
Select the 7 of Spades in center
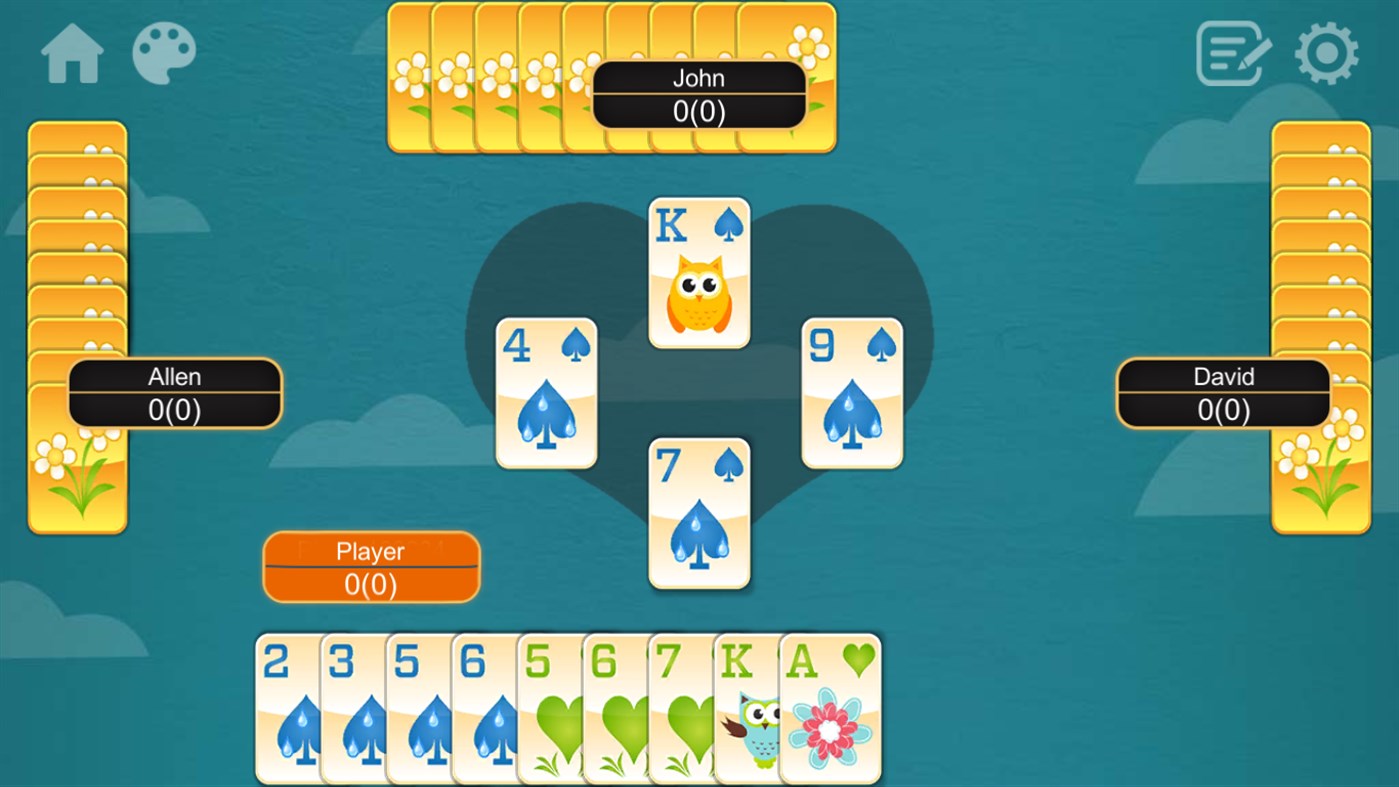click(x=698, y=513)
